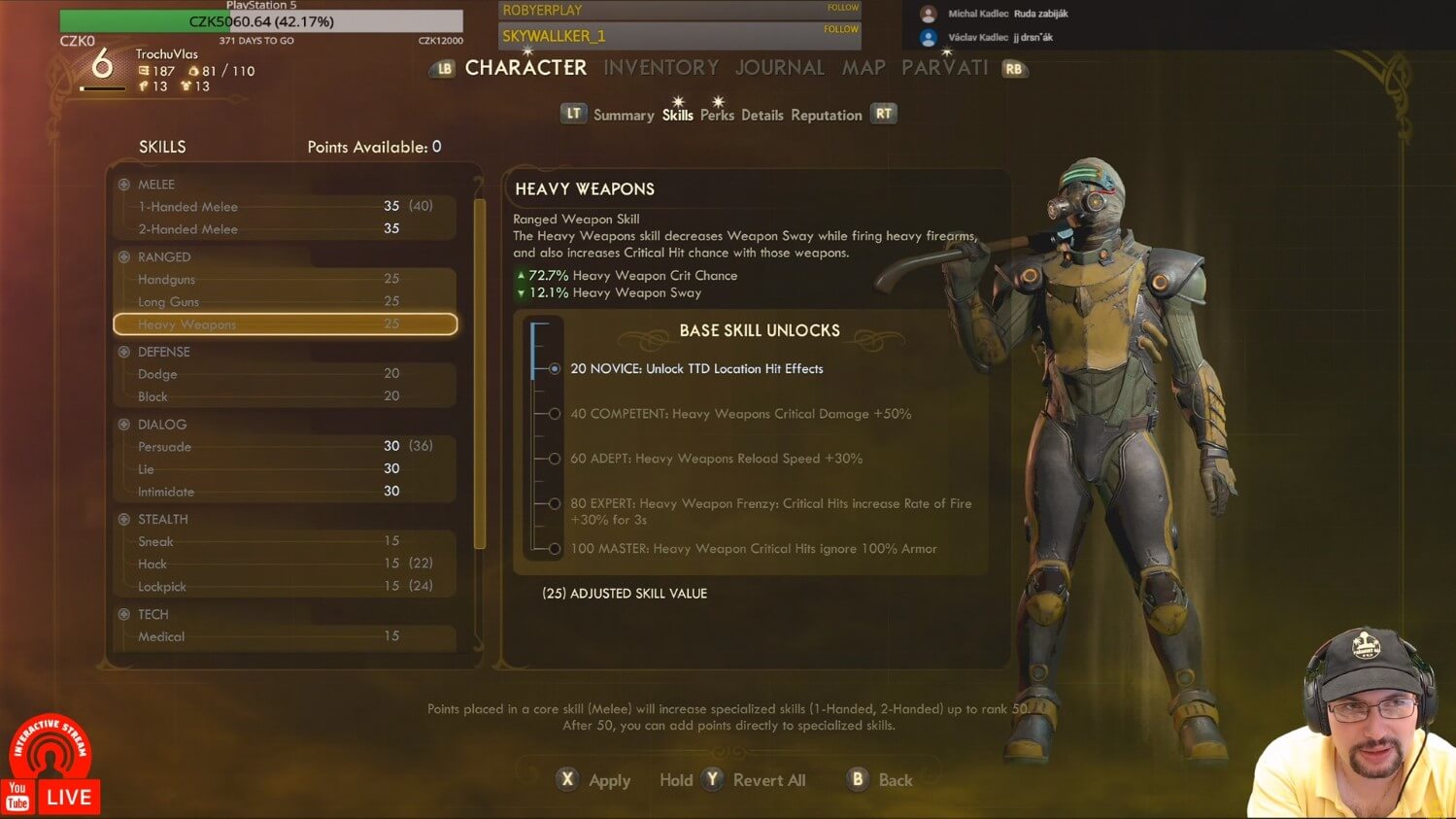
Task: Show the character Summary sub-tab
Action: coord(624,115)
